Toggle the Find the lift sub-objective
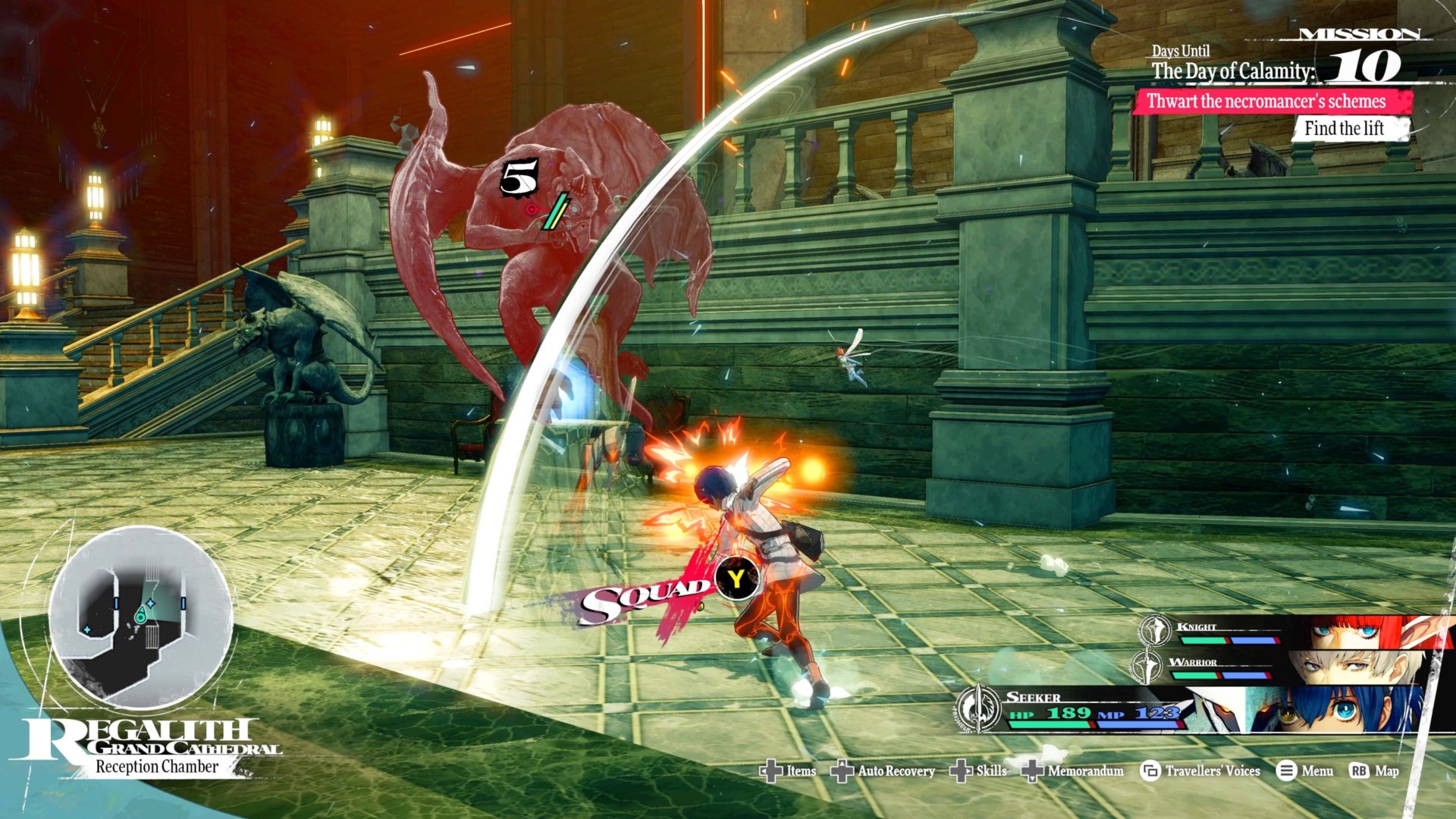Viewport: 1456px width, 819px height. (1344, 129)
